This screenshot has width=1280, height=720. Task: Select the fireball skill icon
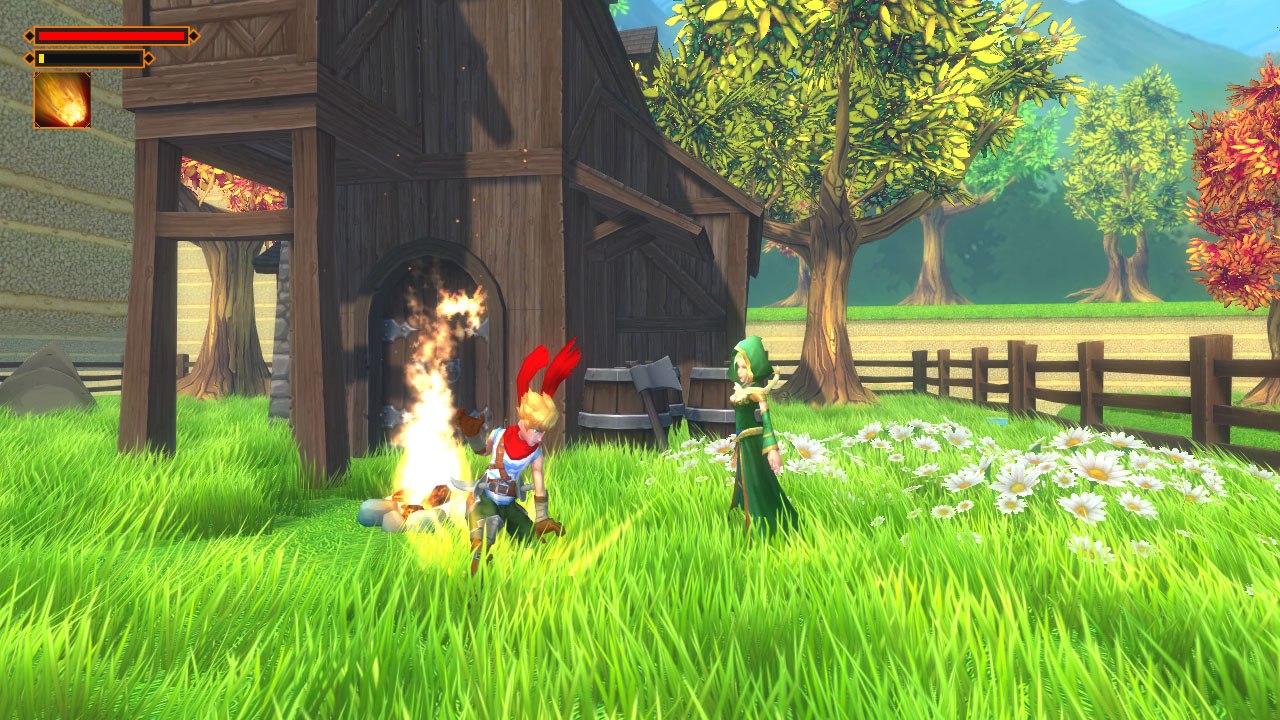[x=62, y=99]
